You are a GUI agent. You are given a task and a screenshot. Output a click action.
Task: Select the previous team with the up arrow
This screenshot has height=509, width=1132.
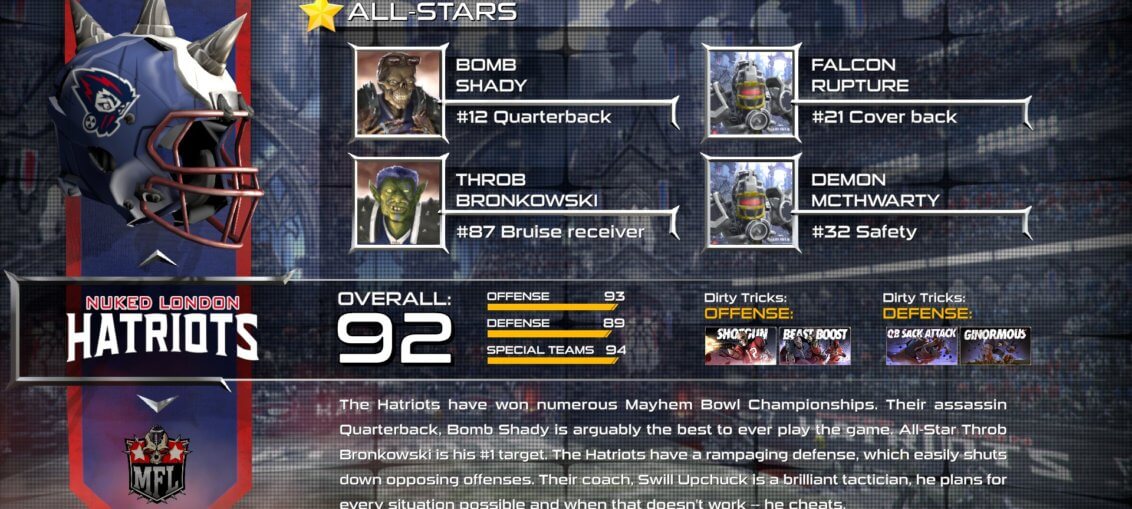tap(157, 259)
